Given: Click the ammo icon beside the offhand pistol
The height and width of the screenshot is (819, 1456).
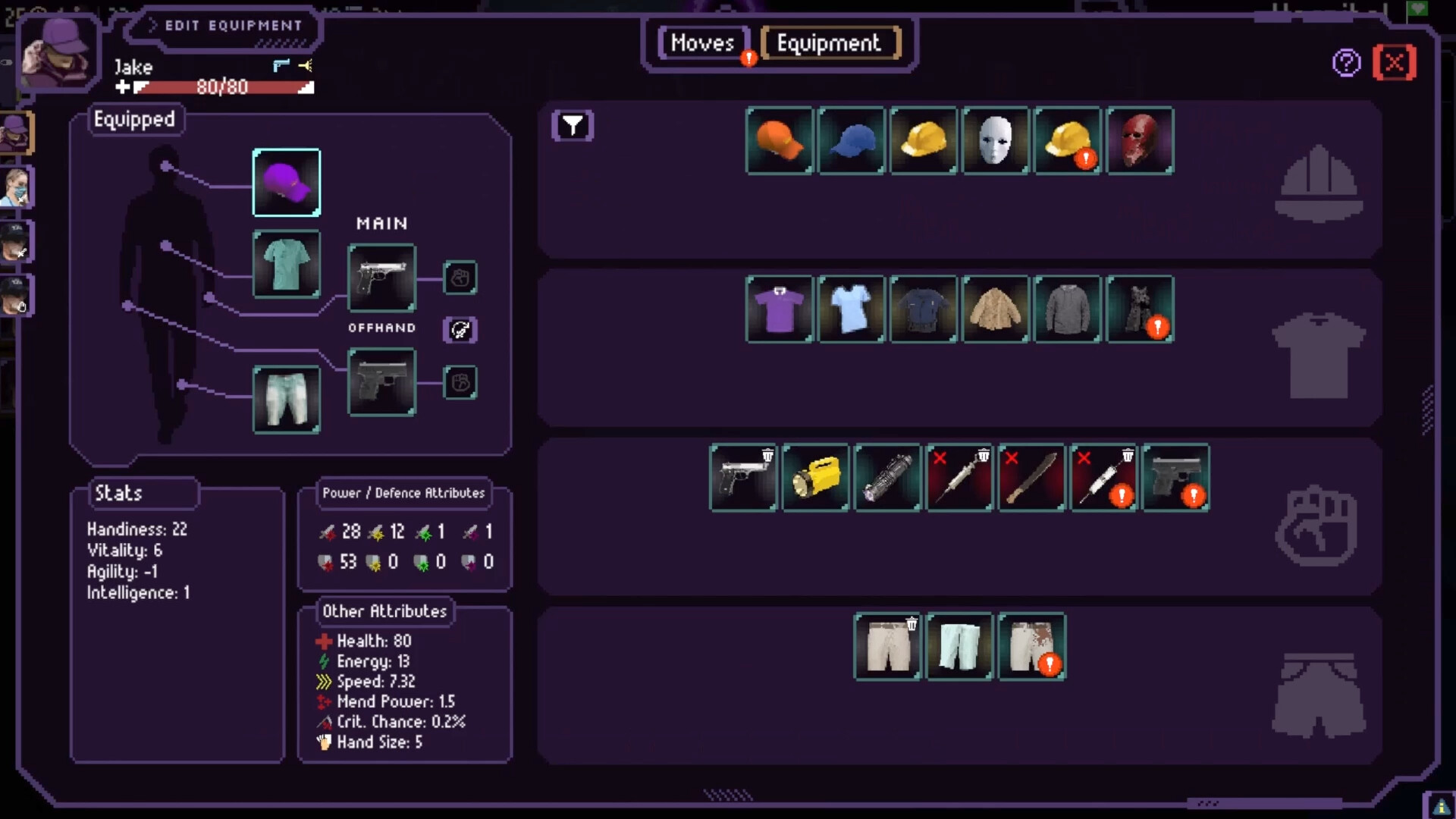Looking at the screenshot, I should 460,383.
